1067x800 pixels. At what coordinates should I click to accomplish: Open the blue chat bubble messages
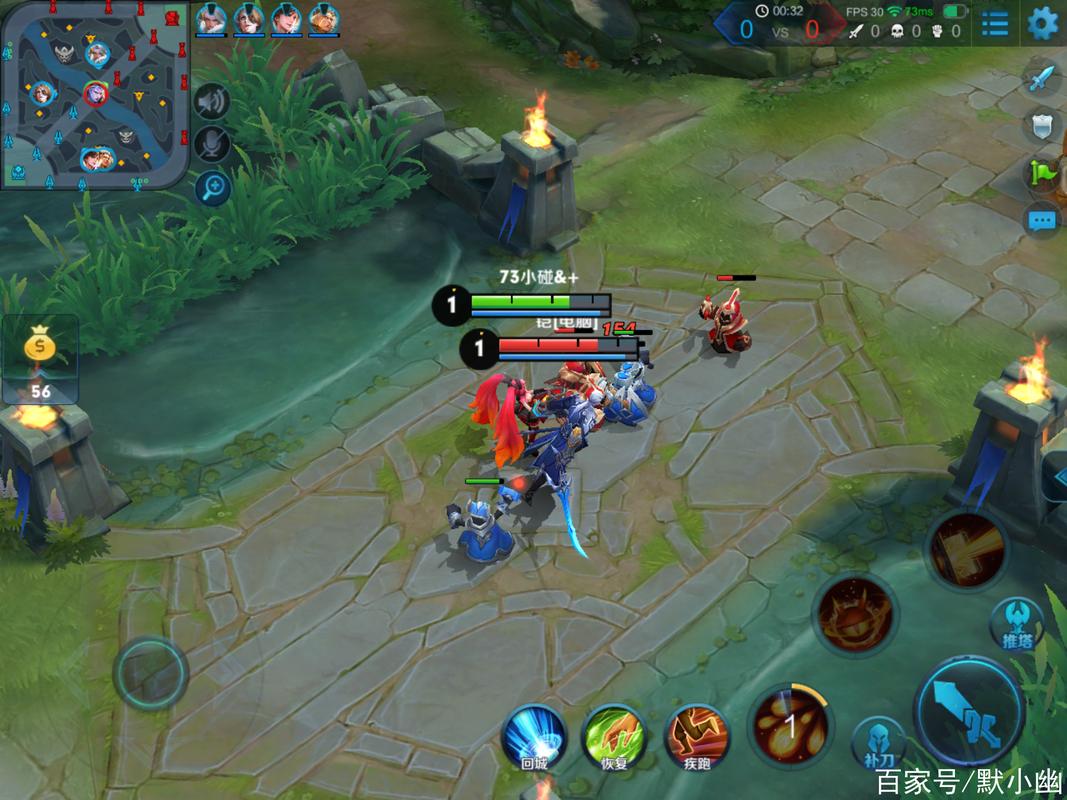coord(1042,220)
